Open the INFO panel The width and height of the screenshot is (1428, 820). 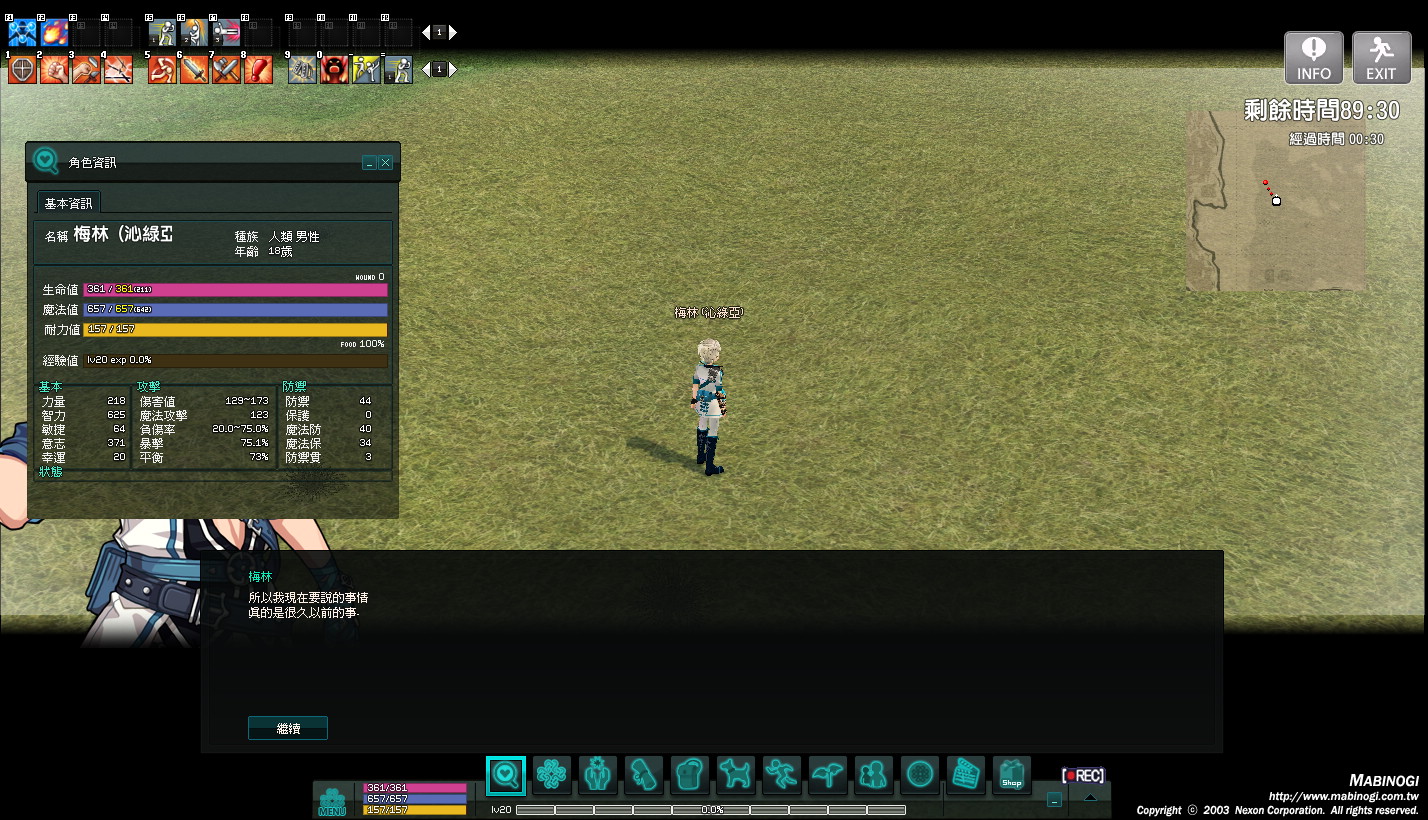tap(1314, 58)
